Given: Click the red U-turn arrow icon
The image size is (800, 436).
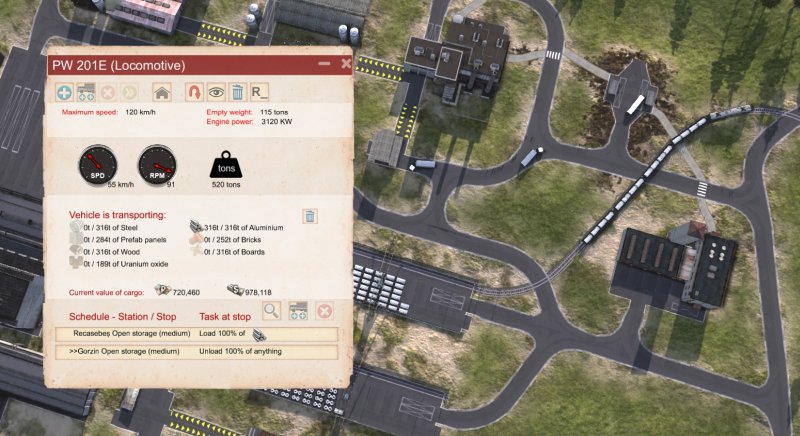Looking at the screenshot, I should [194, 92].
